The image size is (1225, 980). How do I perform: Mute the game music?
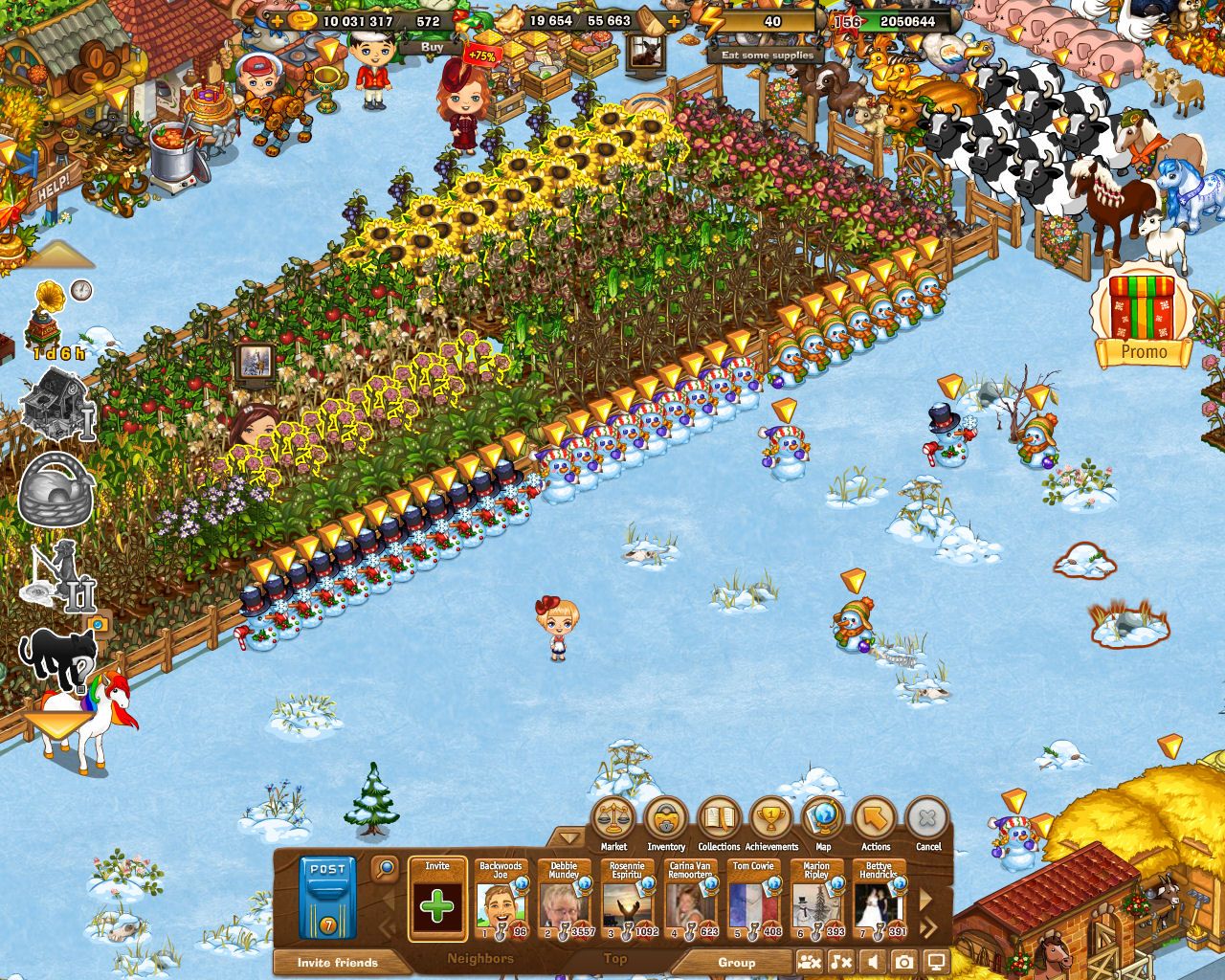tap(840, 962)
